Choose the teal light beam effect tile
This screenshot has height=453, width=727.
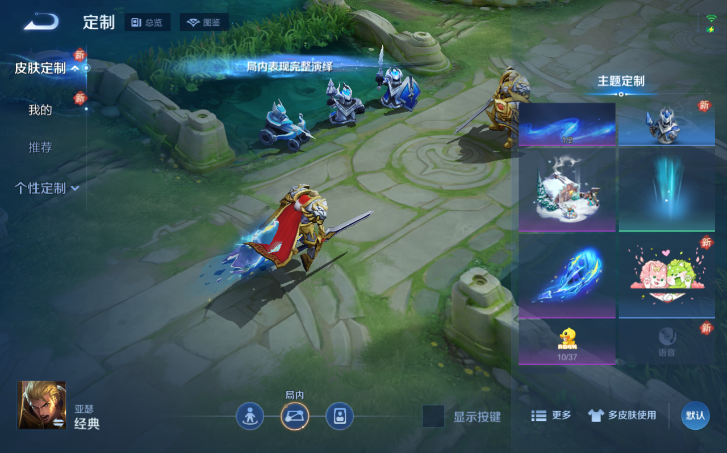[666, 190]
